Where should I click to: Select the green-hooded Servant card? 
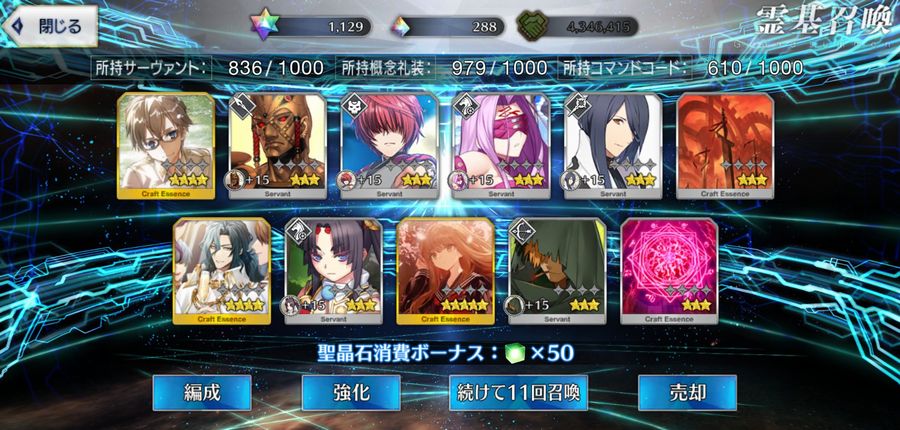[557, 270]
